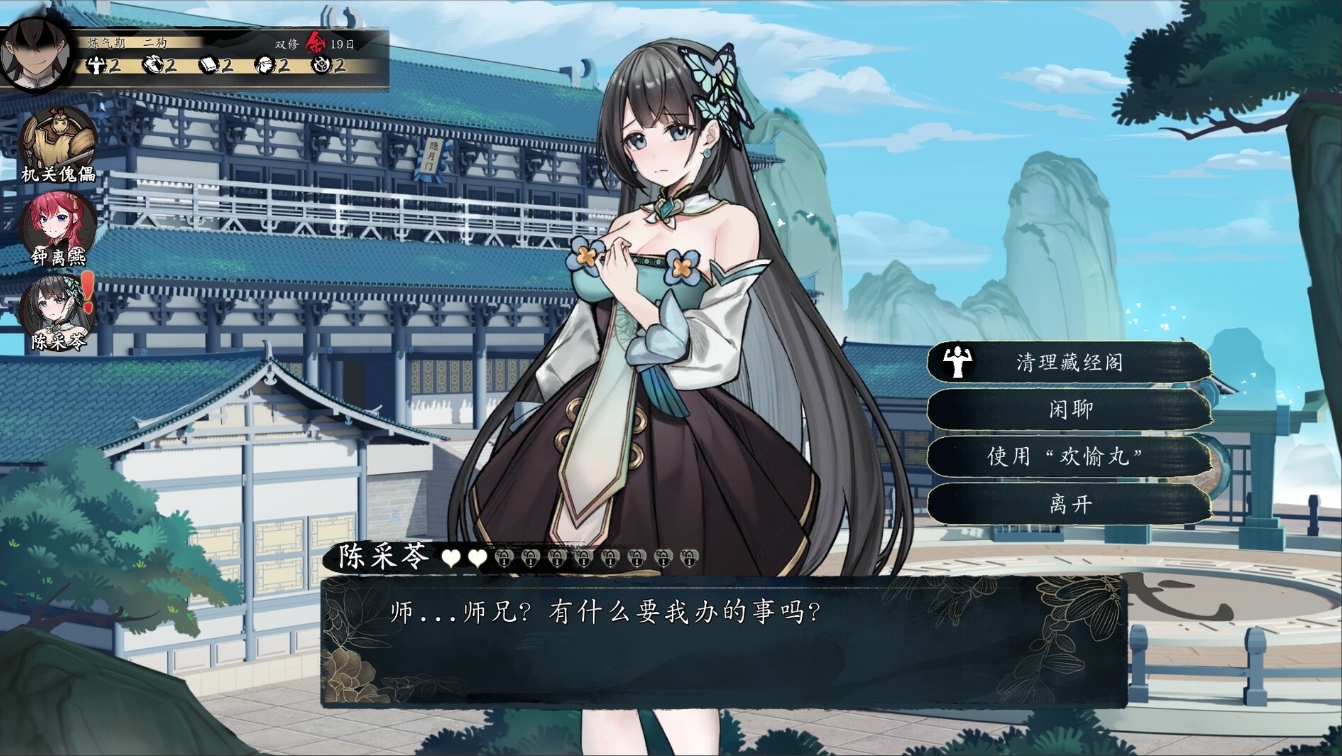Select the 闲聊 chat option
The image size is (1342, 756).
(1068, 409)
